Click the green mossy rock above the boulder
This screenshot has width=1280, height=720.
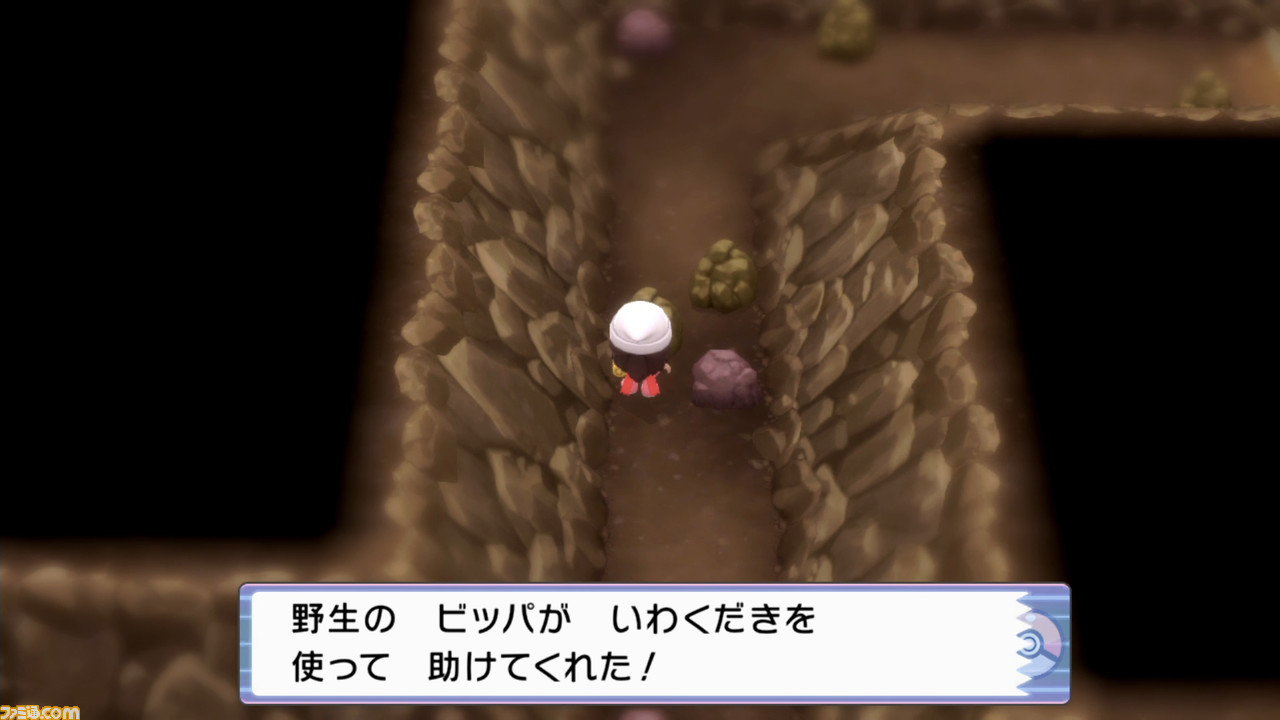tap(718, 275)
